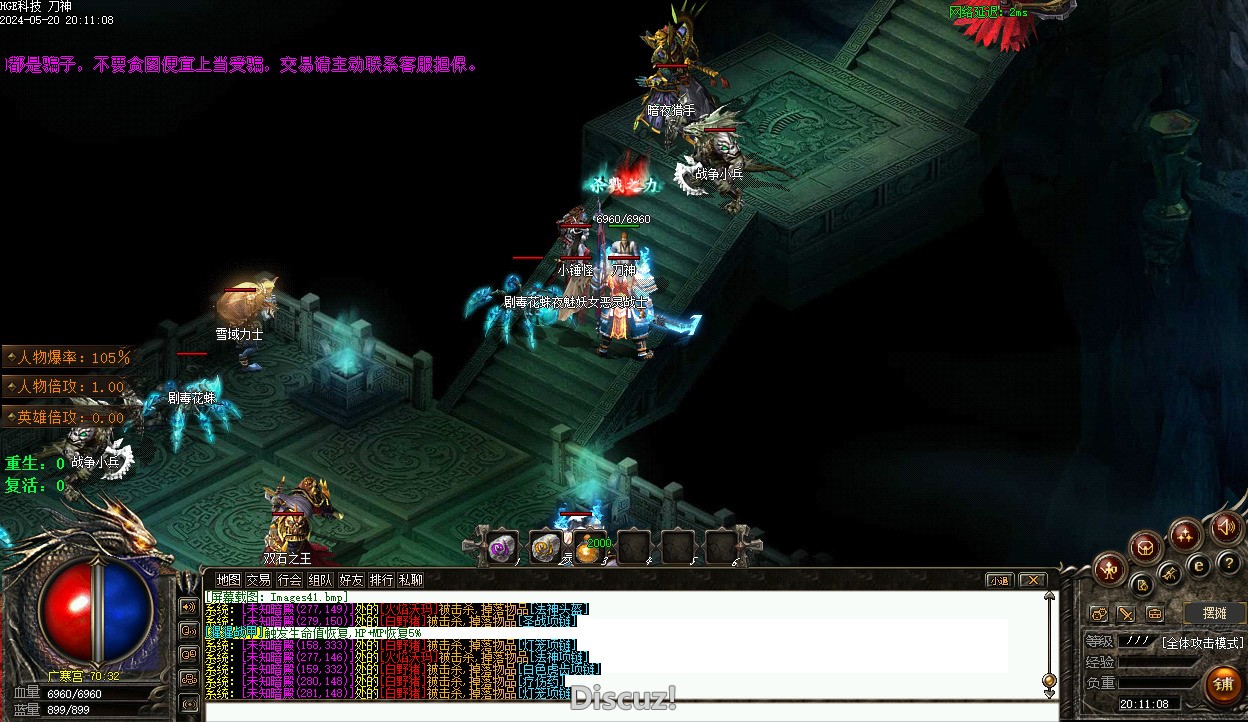Screen dimensions: 1248x722
Task: Use the orange potion in hotbar slot 3
Action: coord(588,548)
